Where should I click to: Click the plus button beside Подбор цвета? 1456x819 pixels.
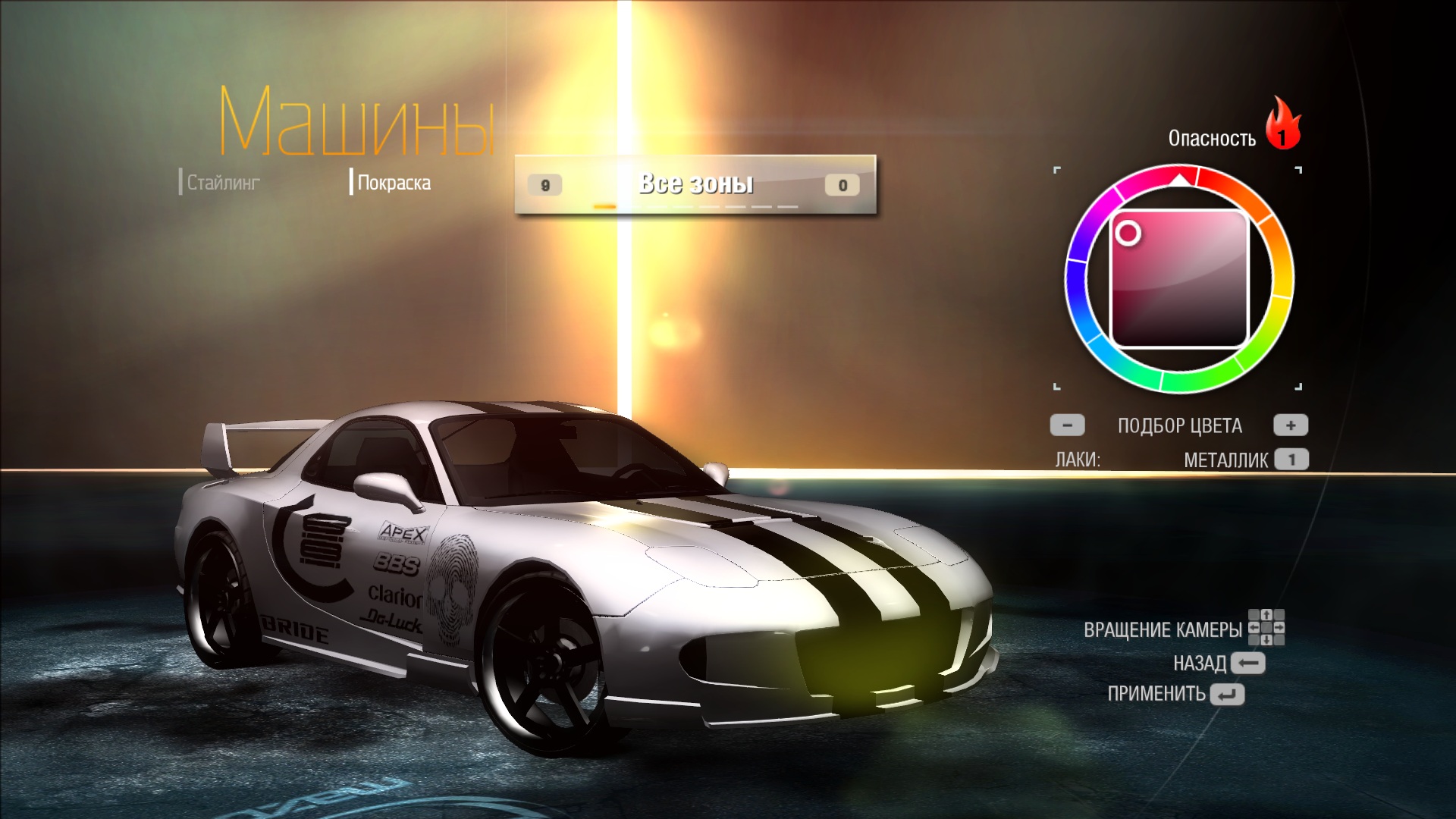pos(1291,425)
